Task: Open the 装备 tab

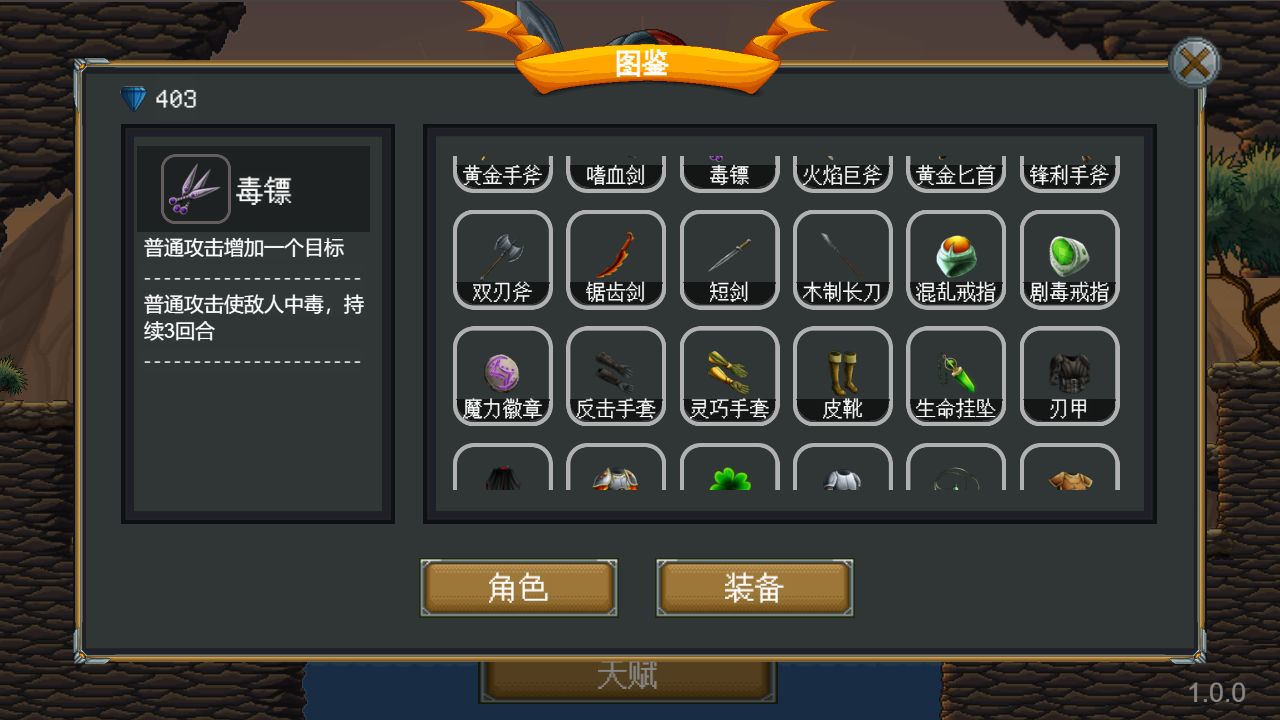Action: coord(754,588)
